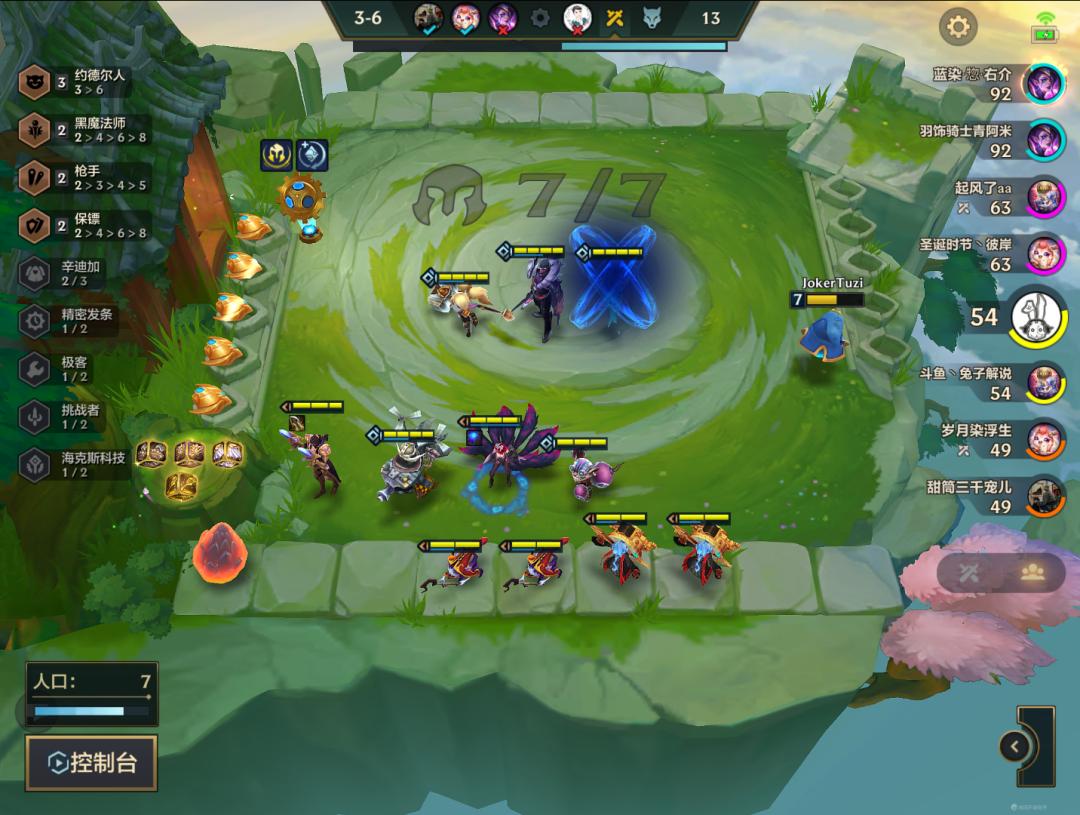Image resolution: width=1080 pixels, height=815 pixels.
Task: Select player 起风了aa in the scoreboard
Action: pos(1046,197)
